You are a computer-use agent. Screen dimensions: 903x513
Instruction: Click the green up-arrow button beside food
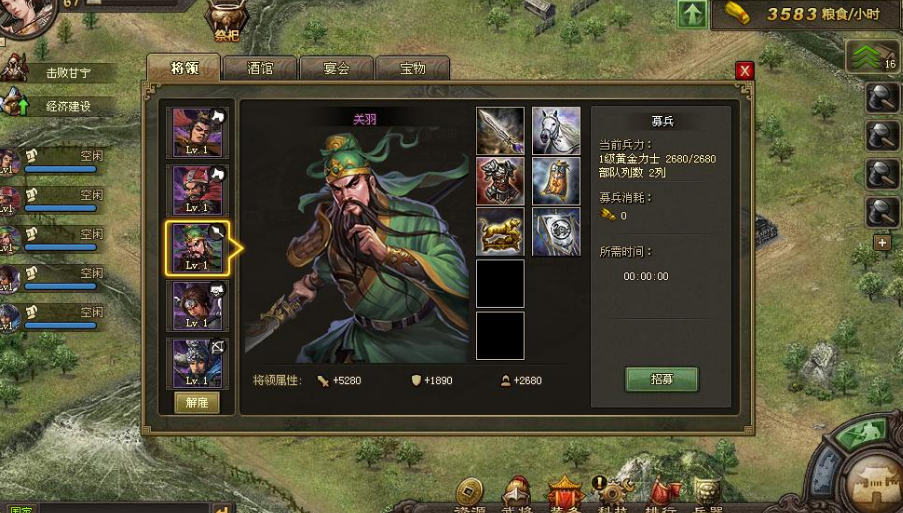tap(692, 14)
